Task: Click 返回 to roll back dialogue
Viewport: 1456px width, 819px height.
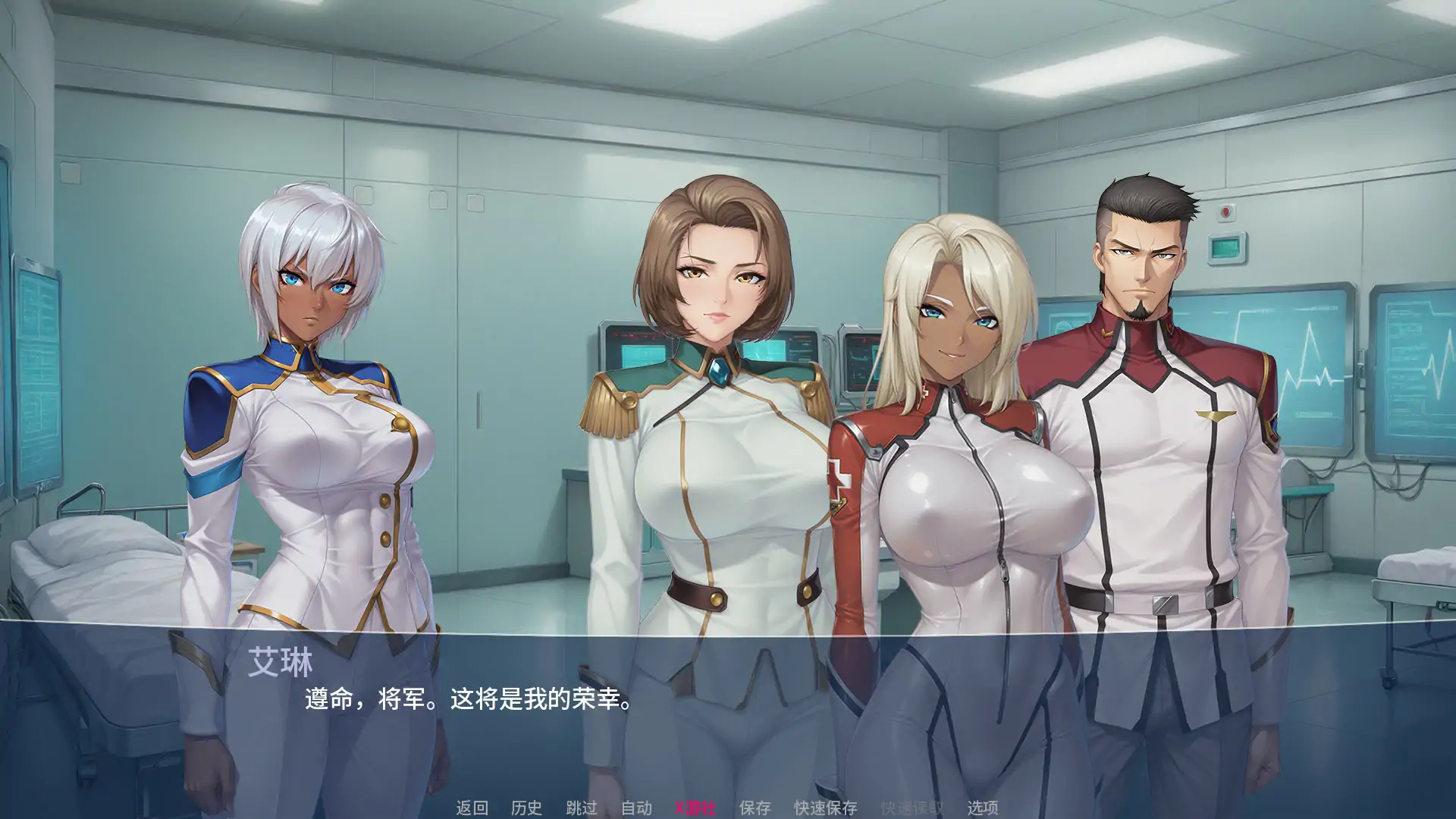Action: [472, 808]
